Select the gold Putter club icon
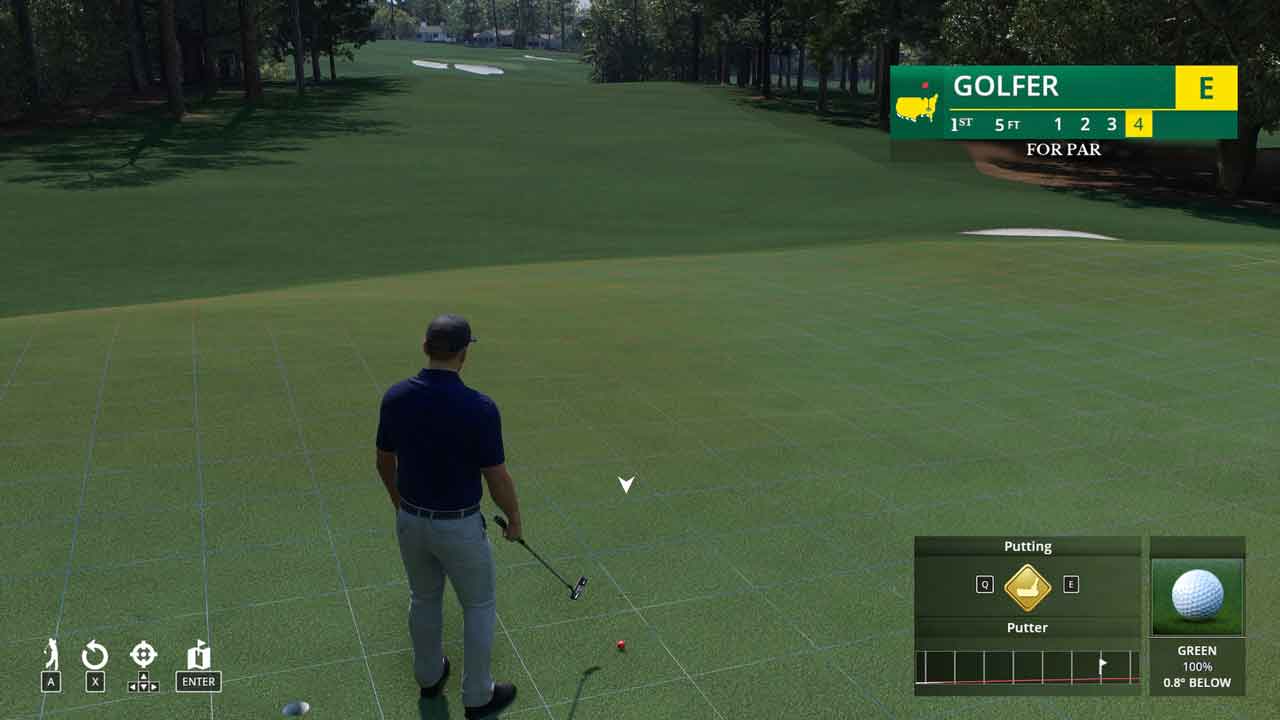Screen dimensions: 1280x720 [x=1027, y=587]
